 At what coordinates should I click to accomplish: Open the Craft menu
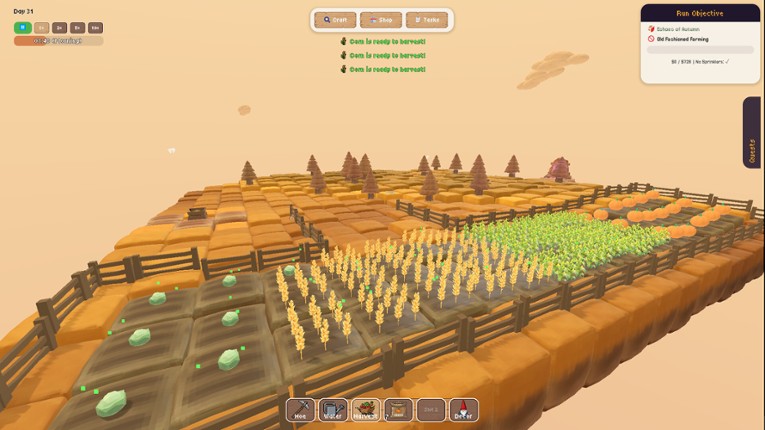(x=336, y=20)
